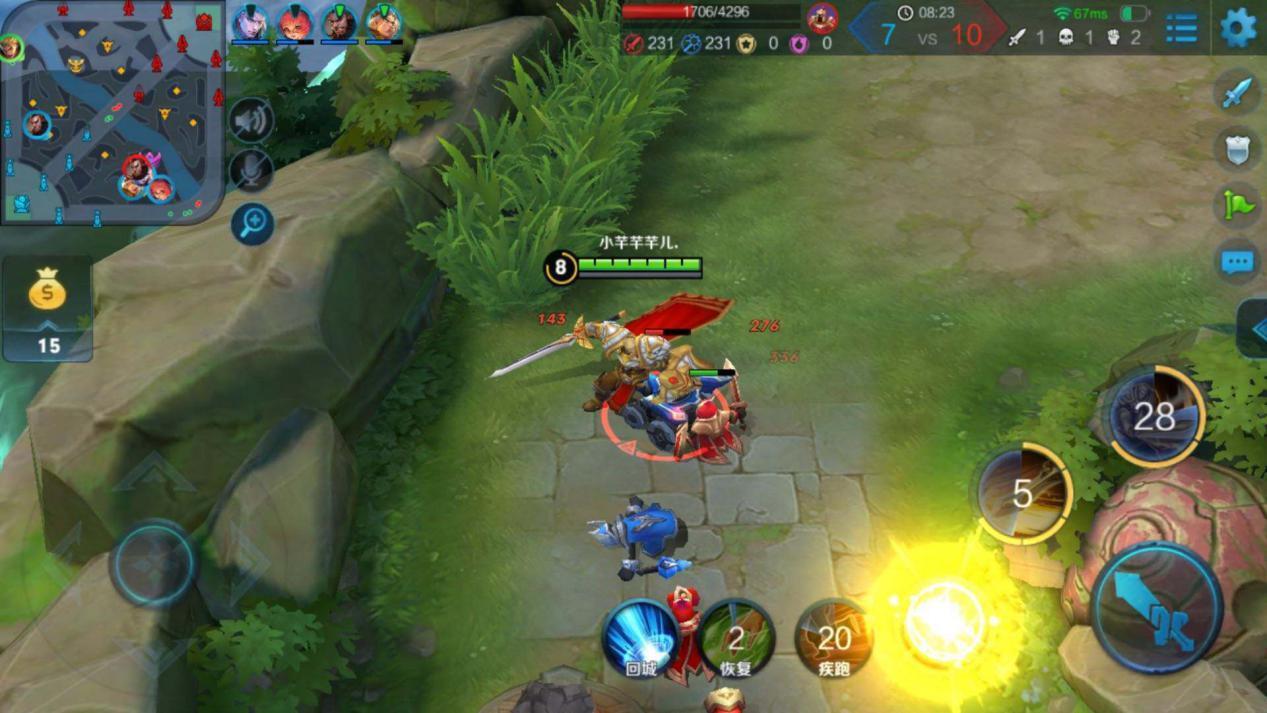Use the skill with 5 second cooldown
1267x713 pixels.
[1023, 494]
